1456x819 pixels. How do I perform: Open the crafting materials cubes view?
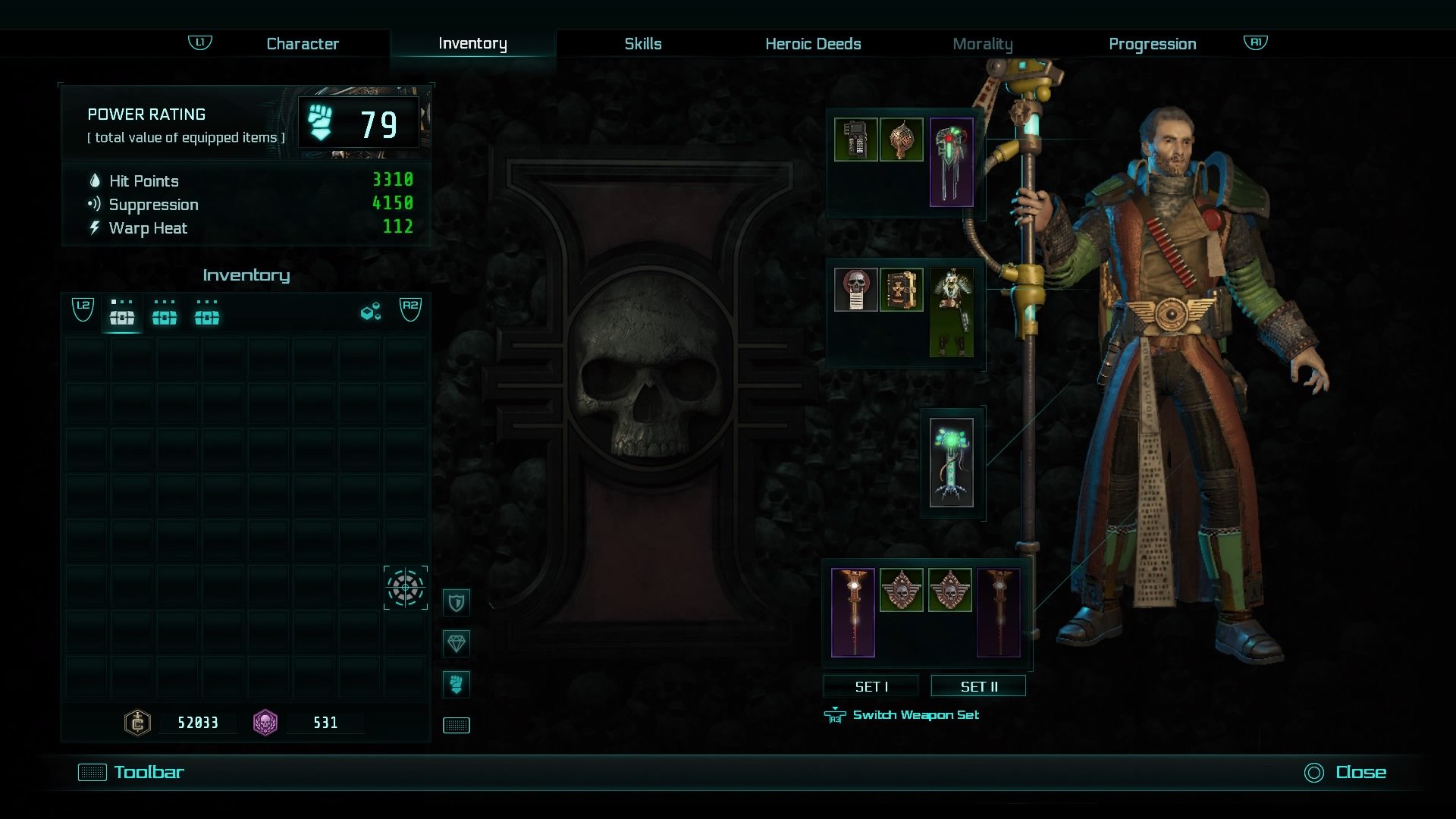369,311
